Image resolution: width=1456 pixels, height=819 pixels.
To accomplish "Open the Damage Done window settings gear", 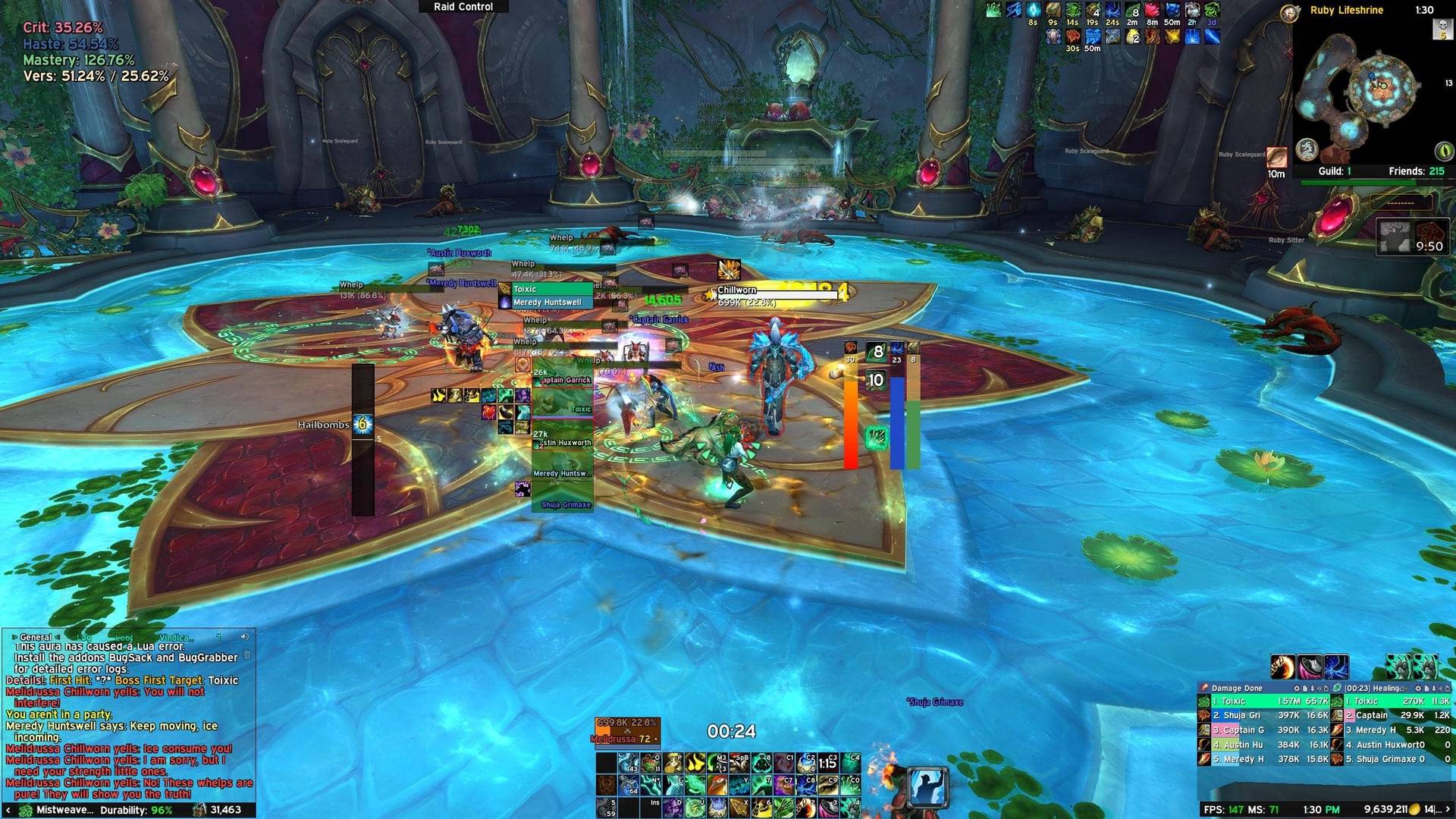I will pos(1296,689).
